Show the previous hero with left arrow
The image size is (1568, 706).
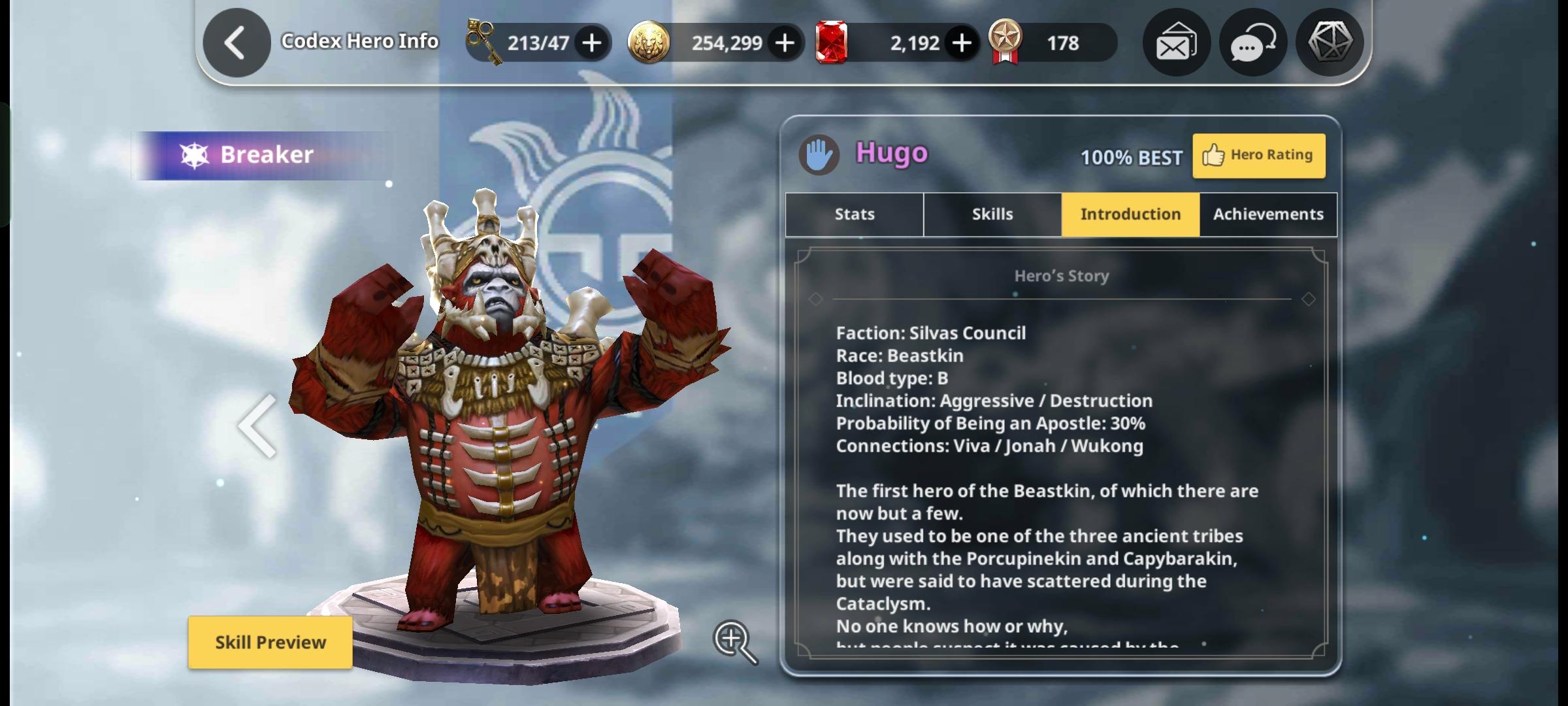[x=258, y=426]
